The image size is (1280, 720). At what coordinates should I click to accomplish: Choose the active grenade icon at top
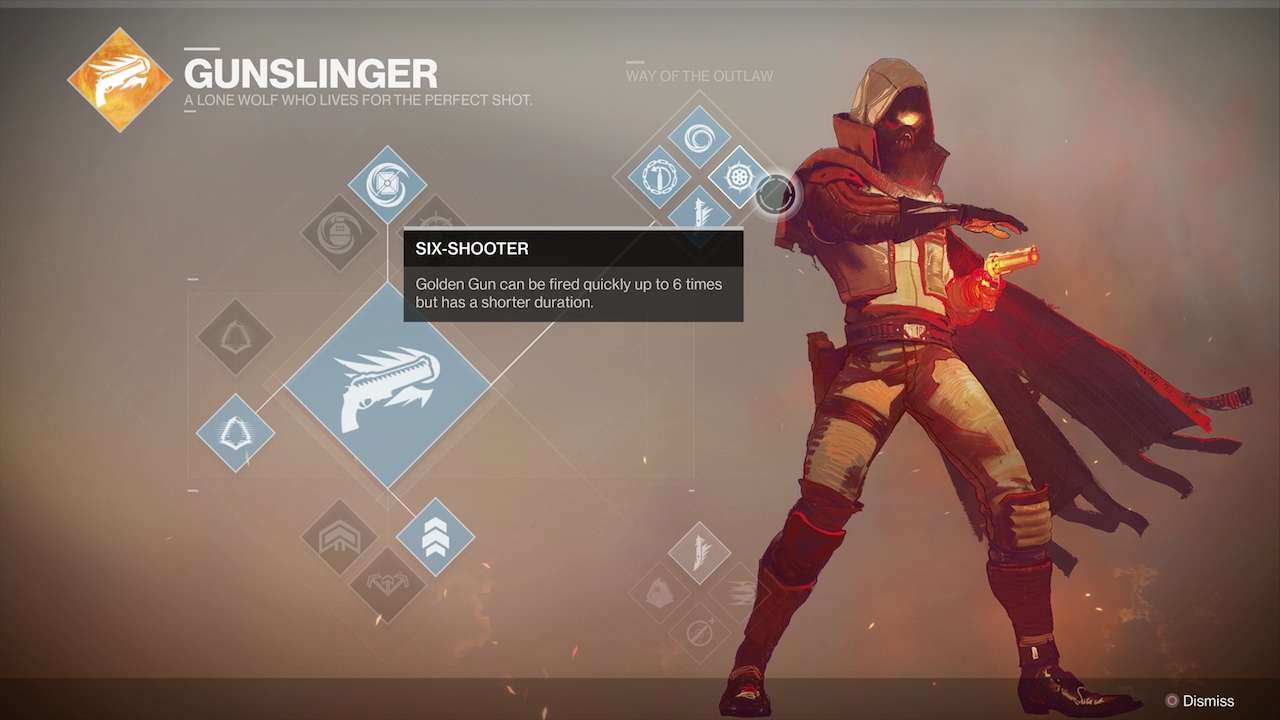tap(387, 184)
